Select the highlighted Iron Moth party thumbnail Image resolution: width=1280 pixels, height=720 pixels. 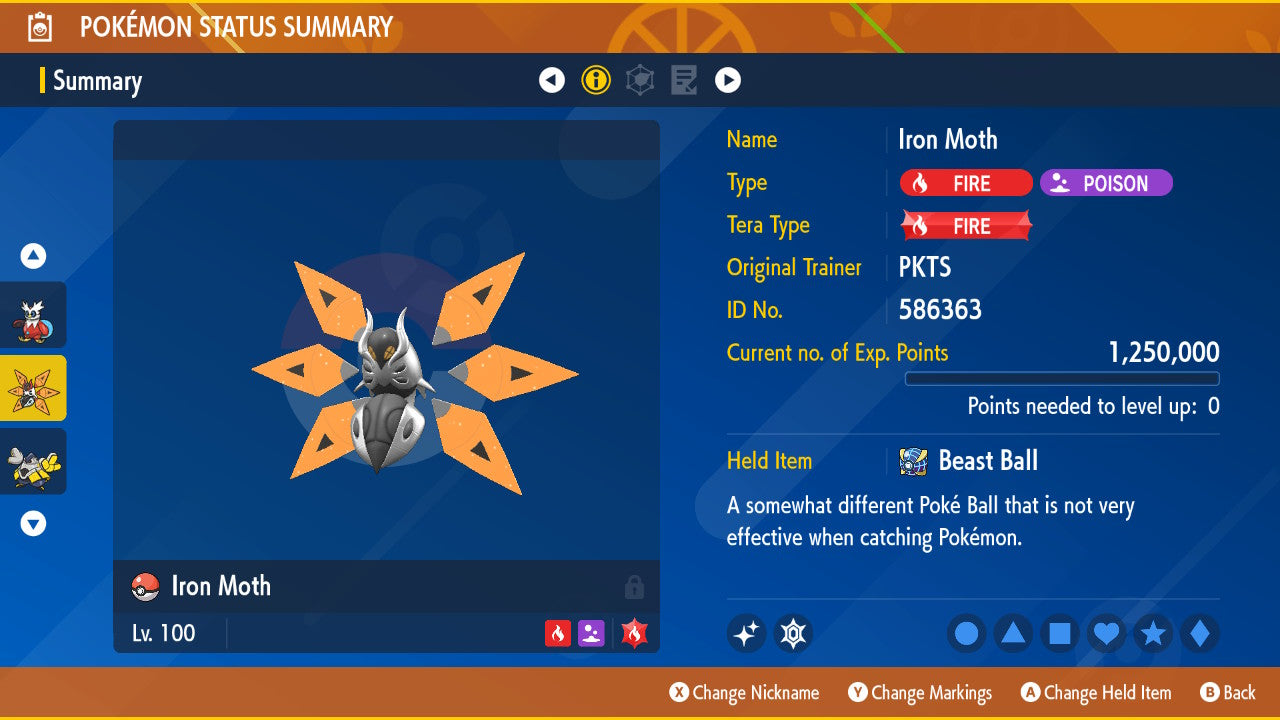pyautogui.click(x=34, y=388)
